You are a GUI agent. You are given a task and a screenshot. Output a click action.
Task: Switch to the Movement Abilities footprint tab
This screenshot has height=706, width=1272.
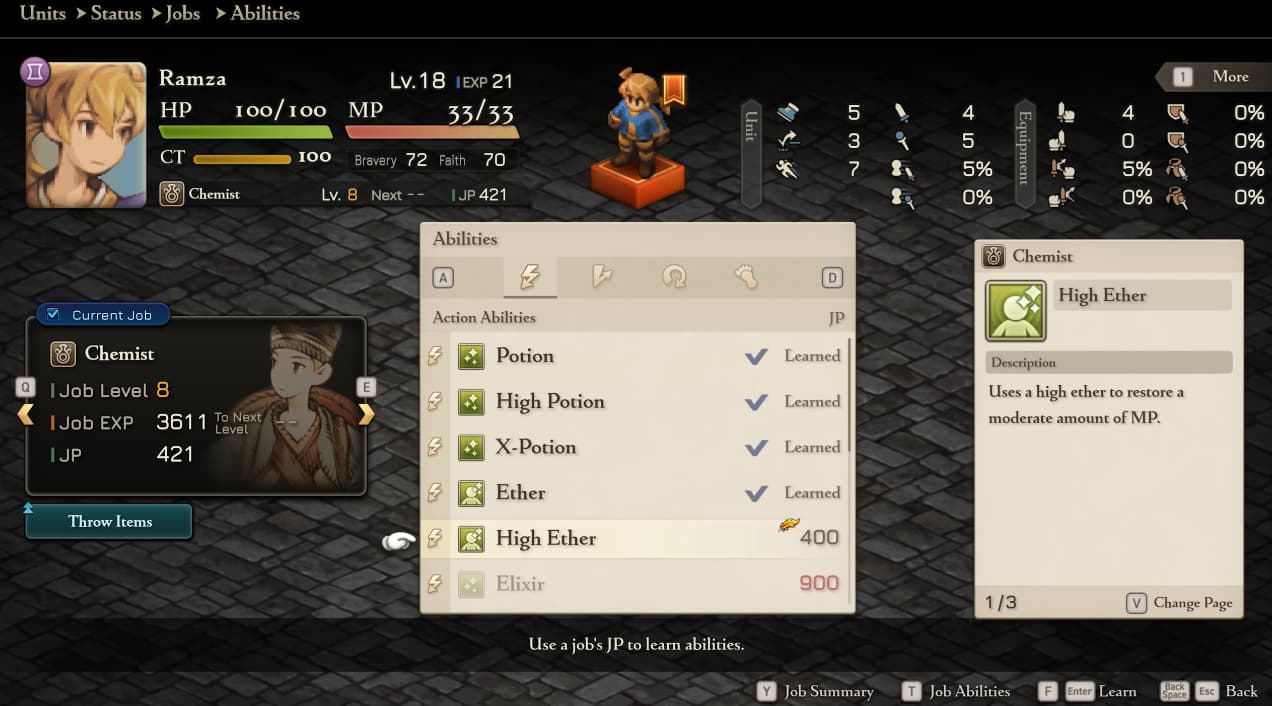746,277
